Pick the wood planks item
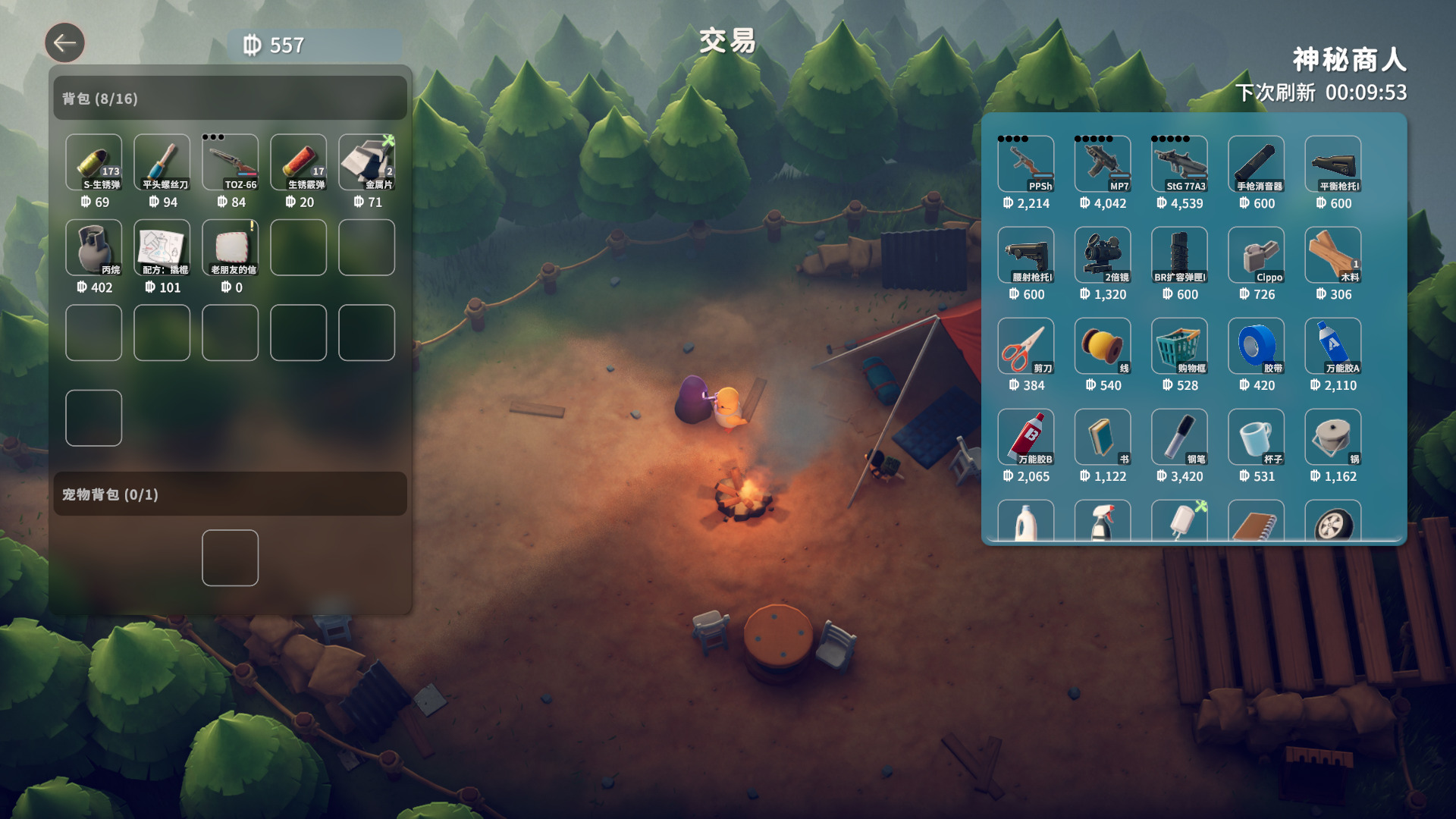The width and height of the screenshot is (1456, 819). point(1332,255)
